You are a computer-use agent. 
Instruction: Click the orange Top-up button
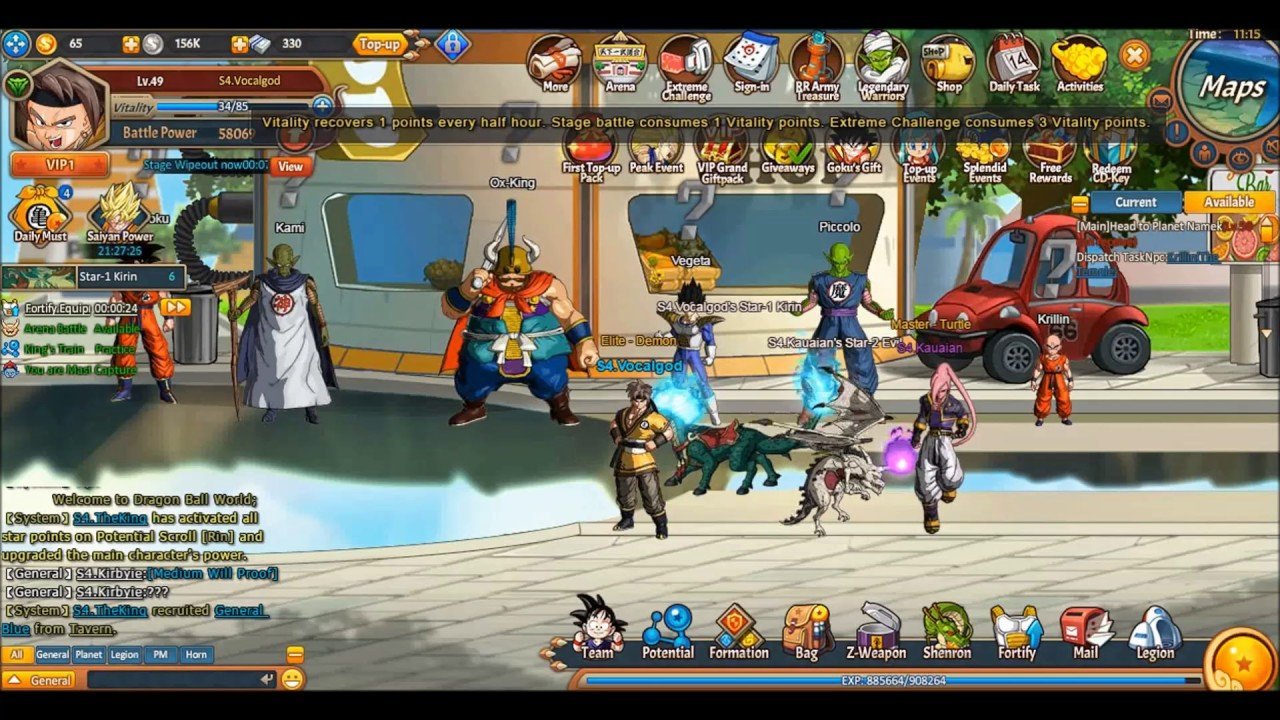click(x=379, y=44)
